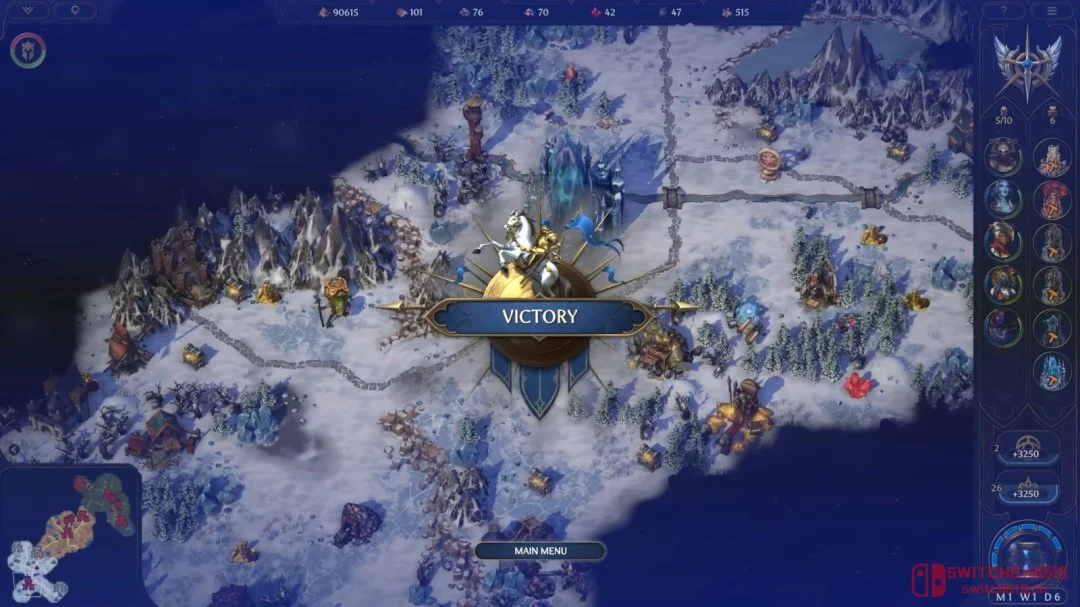Image resolution: width=1080 pixels, height=607 pixels.
Task: Open the helmet faction emblem icon
Action: (x=28, y=51)
